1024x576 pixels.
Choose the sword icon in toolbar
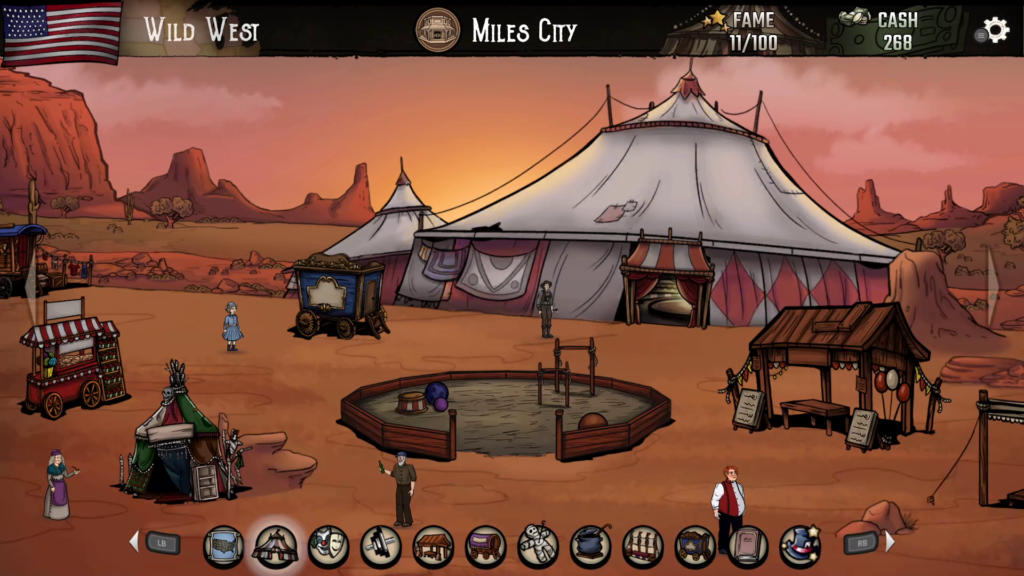381,546
